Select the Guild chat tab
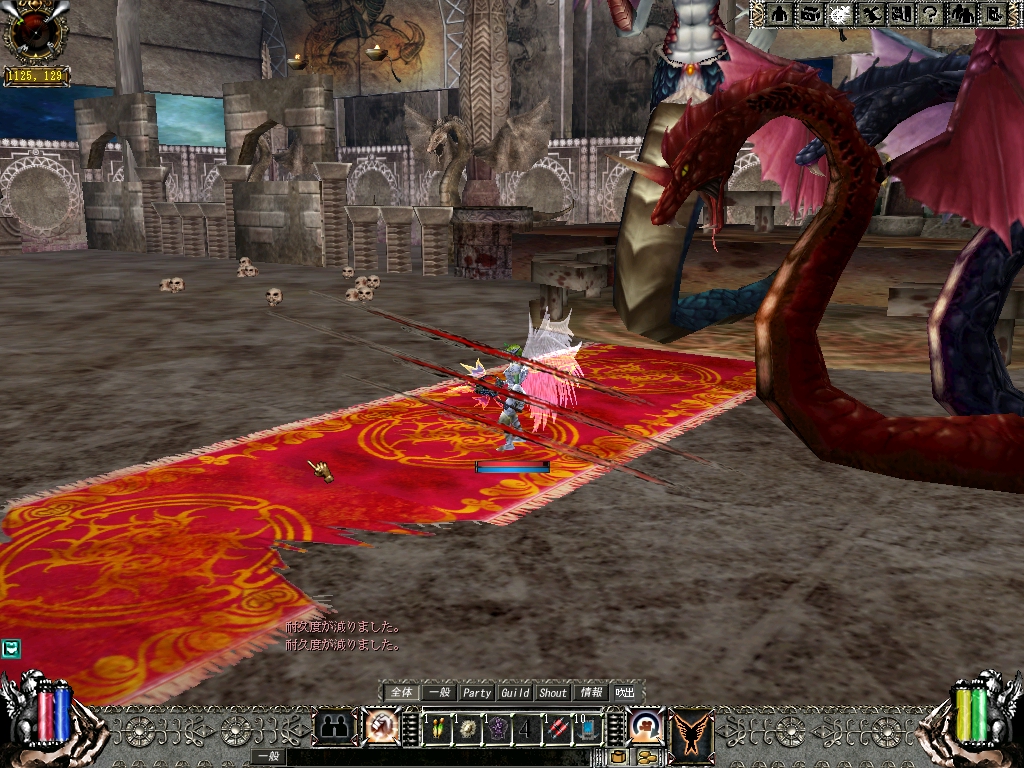The width and height of the screenshot is (1024, 768). pos(515,692)
